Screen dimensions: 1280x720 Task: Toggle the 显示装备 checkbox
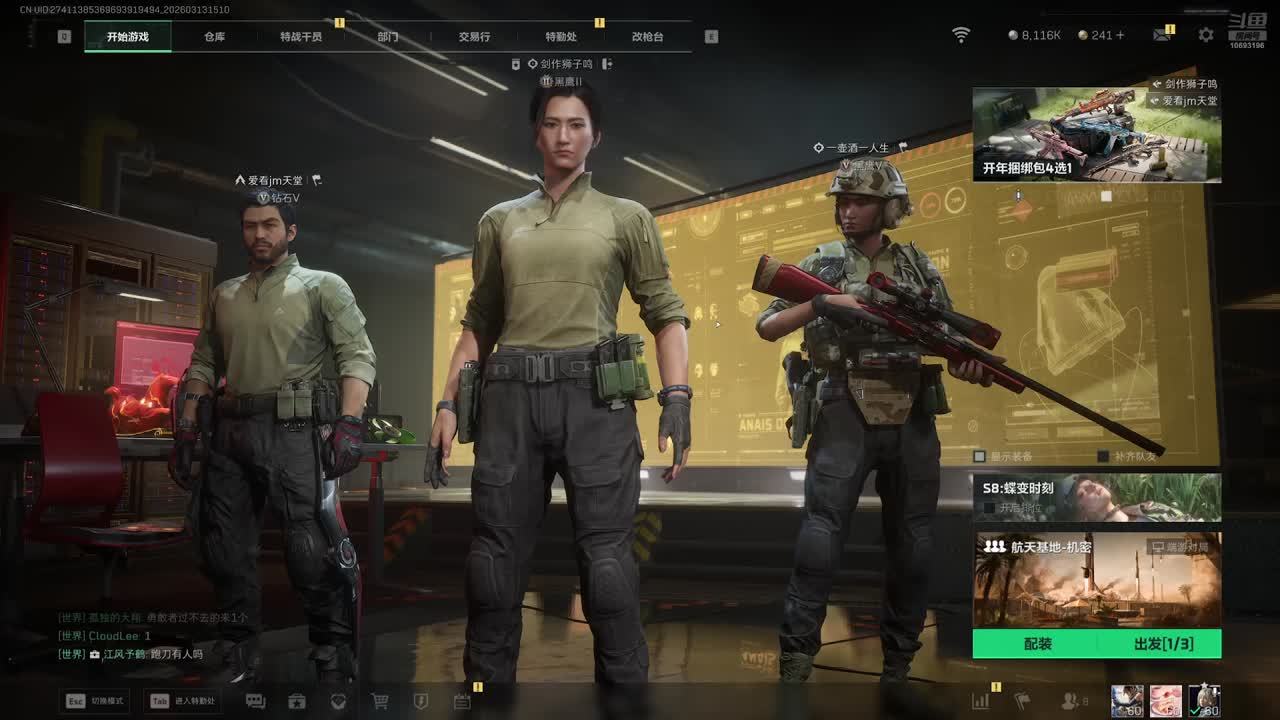coord(980,456)
